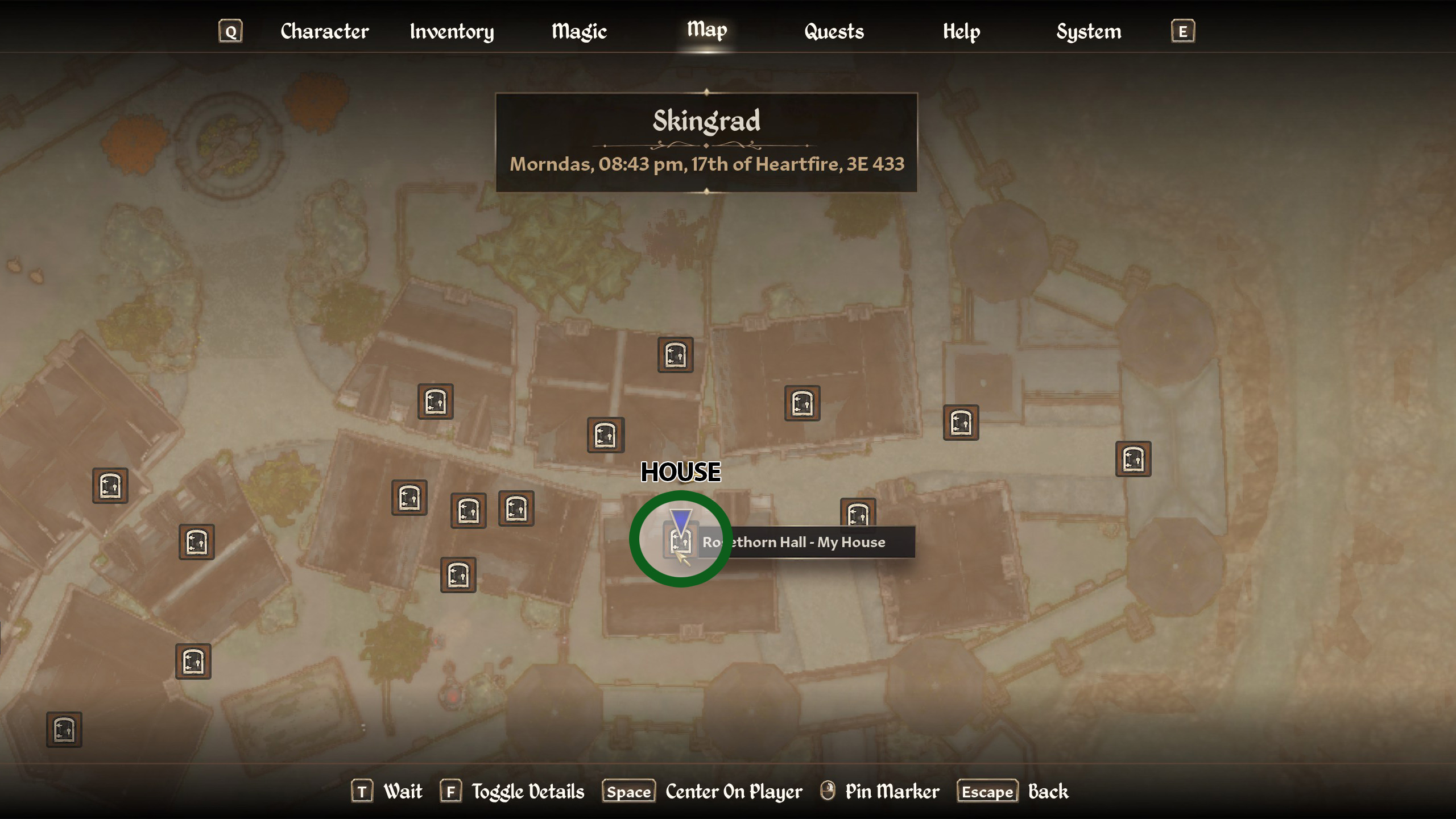Screen dimensions: 1456x819
Task: Click the Escape Back option
Action: 987,791
